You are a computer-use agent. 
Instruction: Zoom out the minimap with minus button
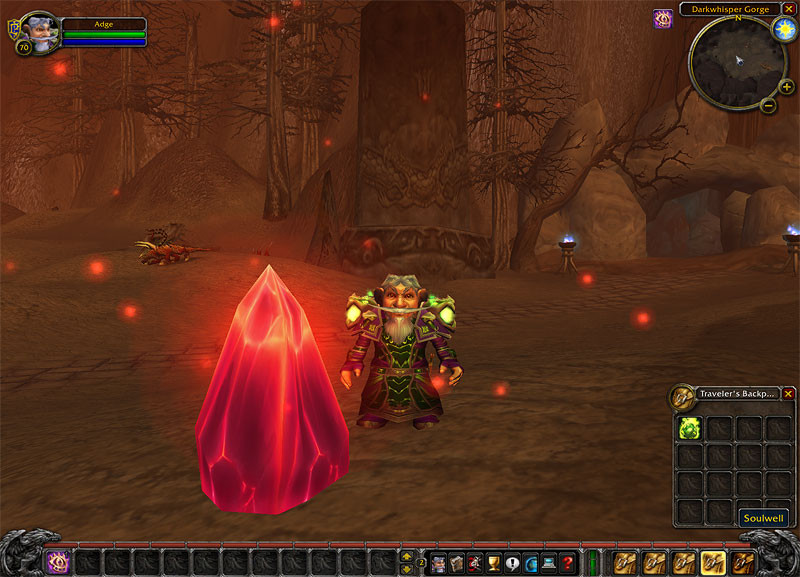[x=768, y=105]
